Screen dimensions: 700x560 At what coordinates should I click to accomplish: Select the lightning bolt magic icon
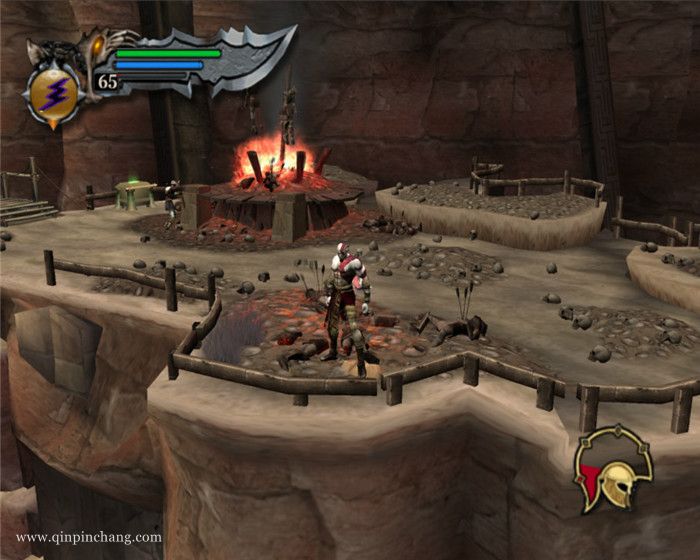(x=51, y=95)
